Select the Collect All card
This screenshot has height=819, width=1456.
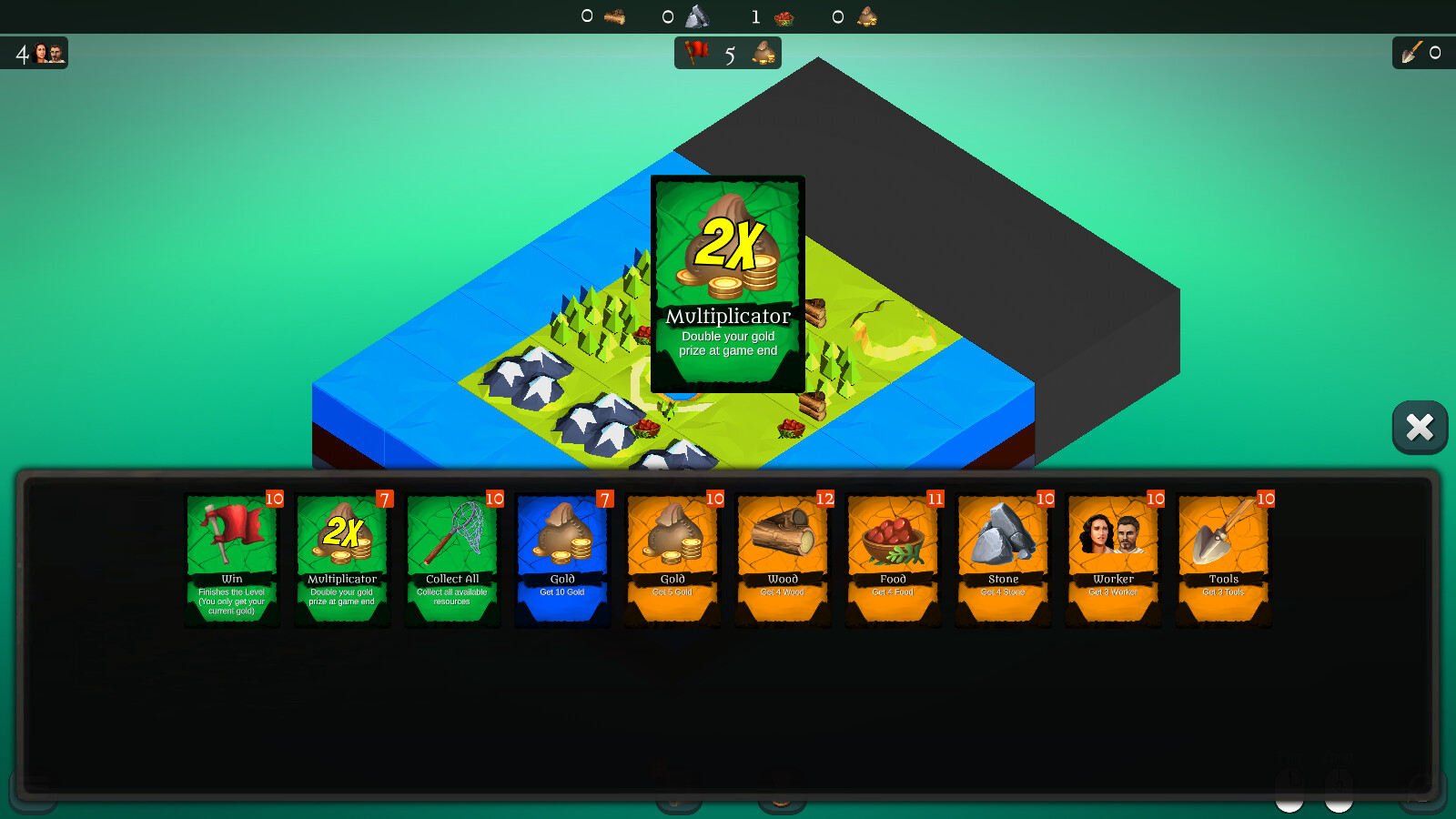pyautogui.click(x=452, y=558)
